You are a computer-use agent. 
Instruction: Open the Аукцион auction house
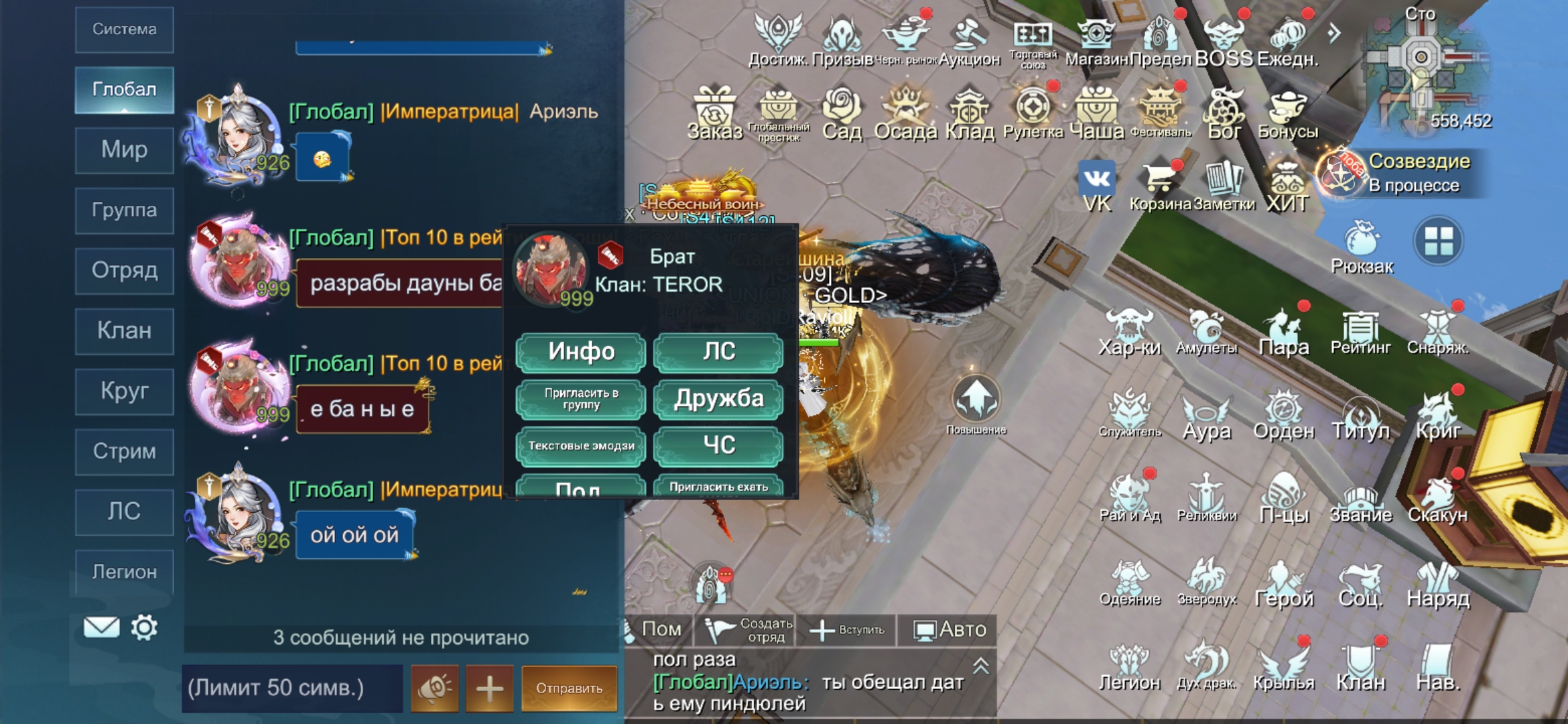969,42
